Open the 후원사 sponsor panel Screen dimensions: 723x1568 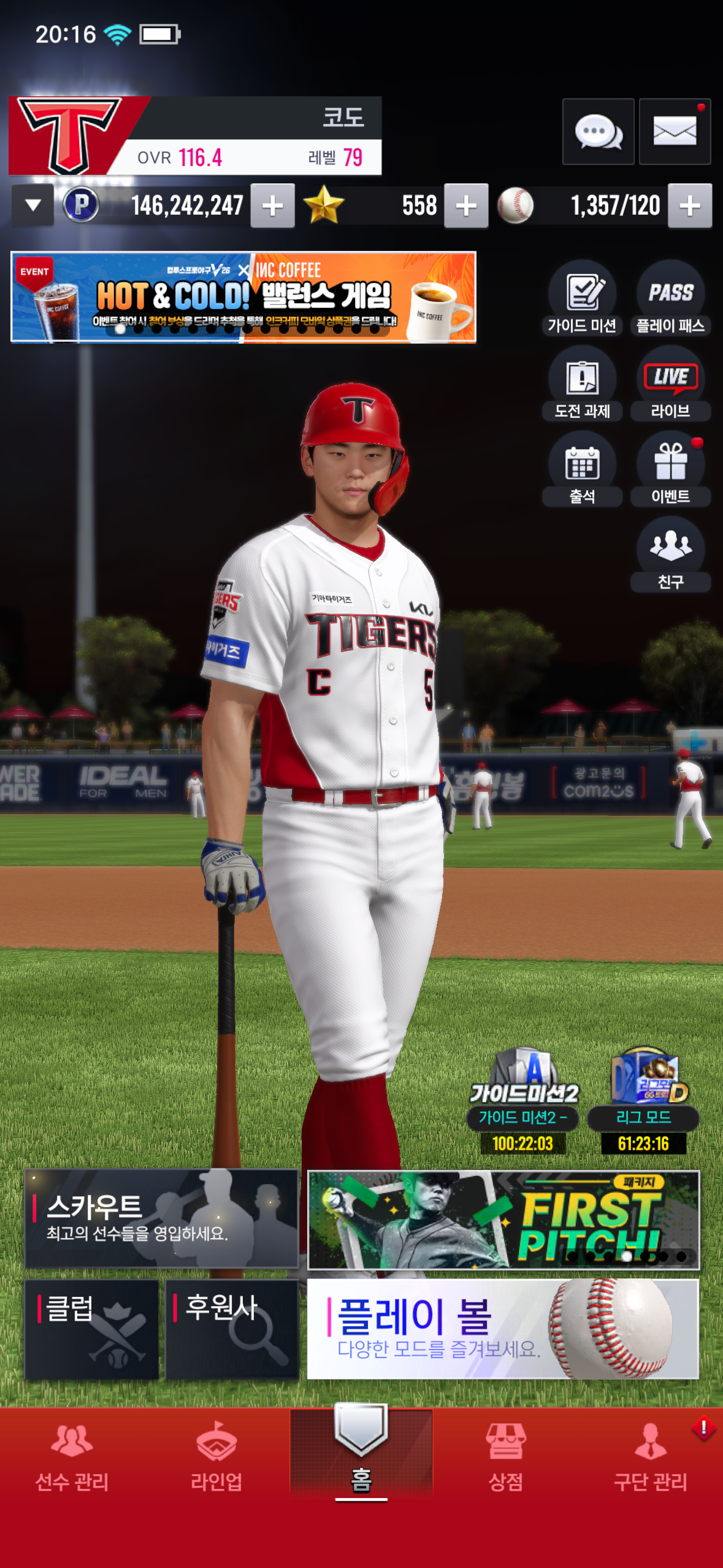[x=232, y=1329]
